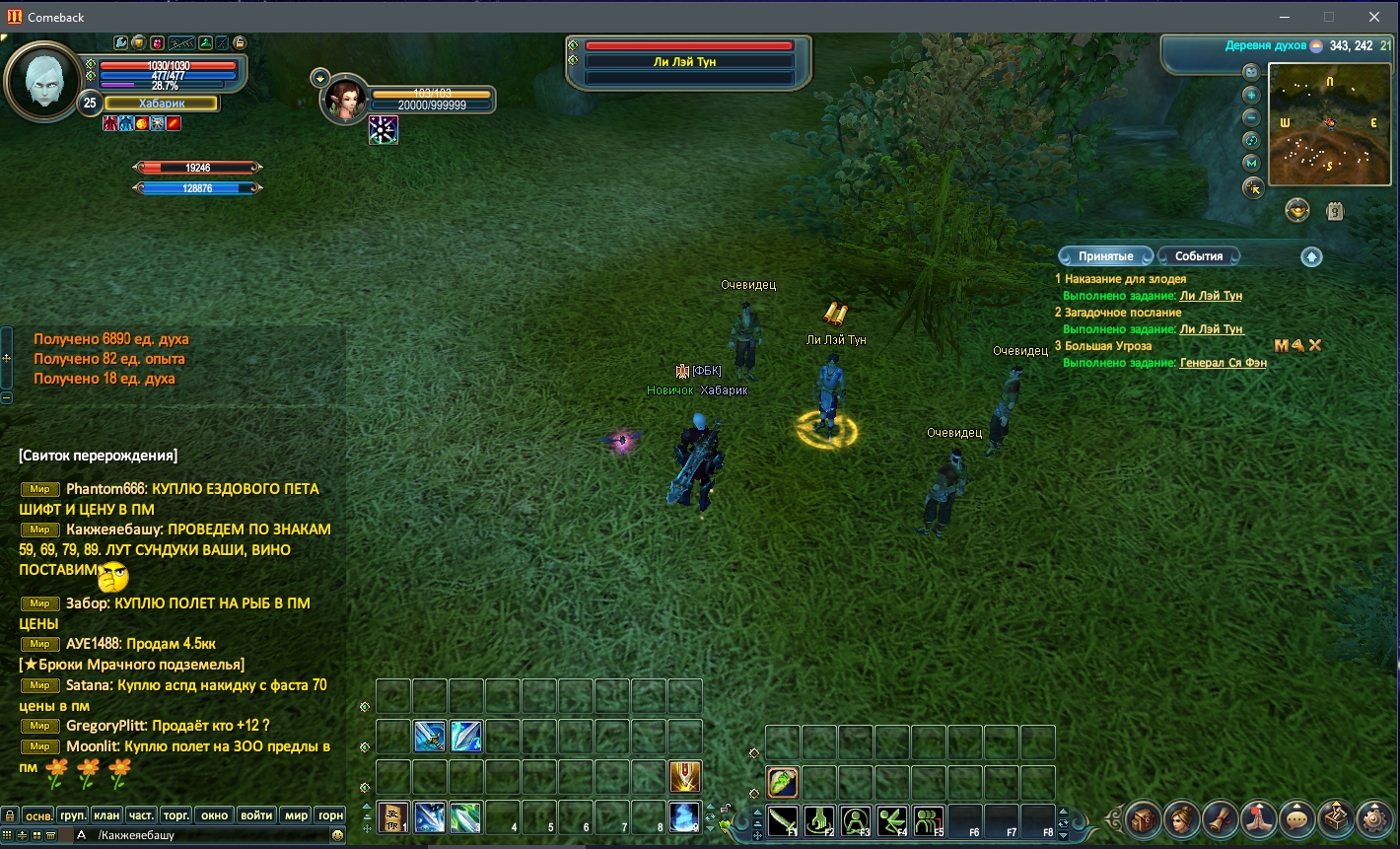Open the chat emoji smiley picker
The height and width of the screenshot is (849, 1400).
point(338,835)
